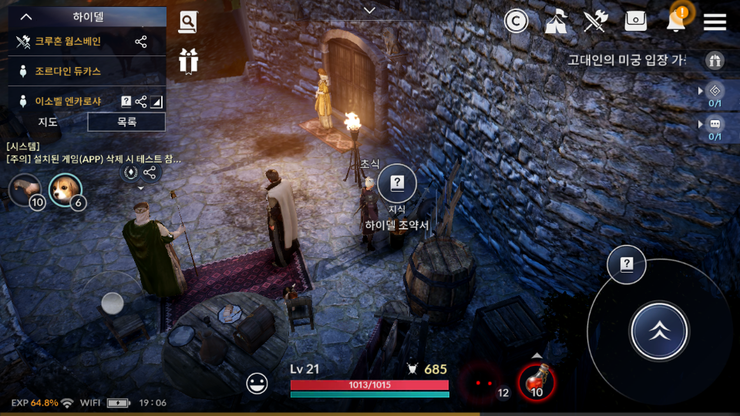Tap the 지식 knowledge book button
The image size is (740, 416).
tap(397, 184)
